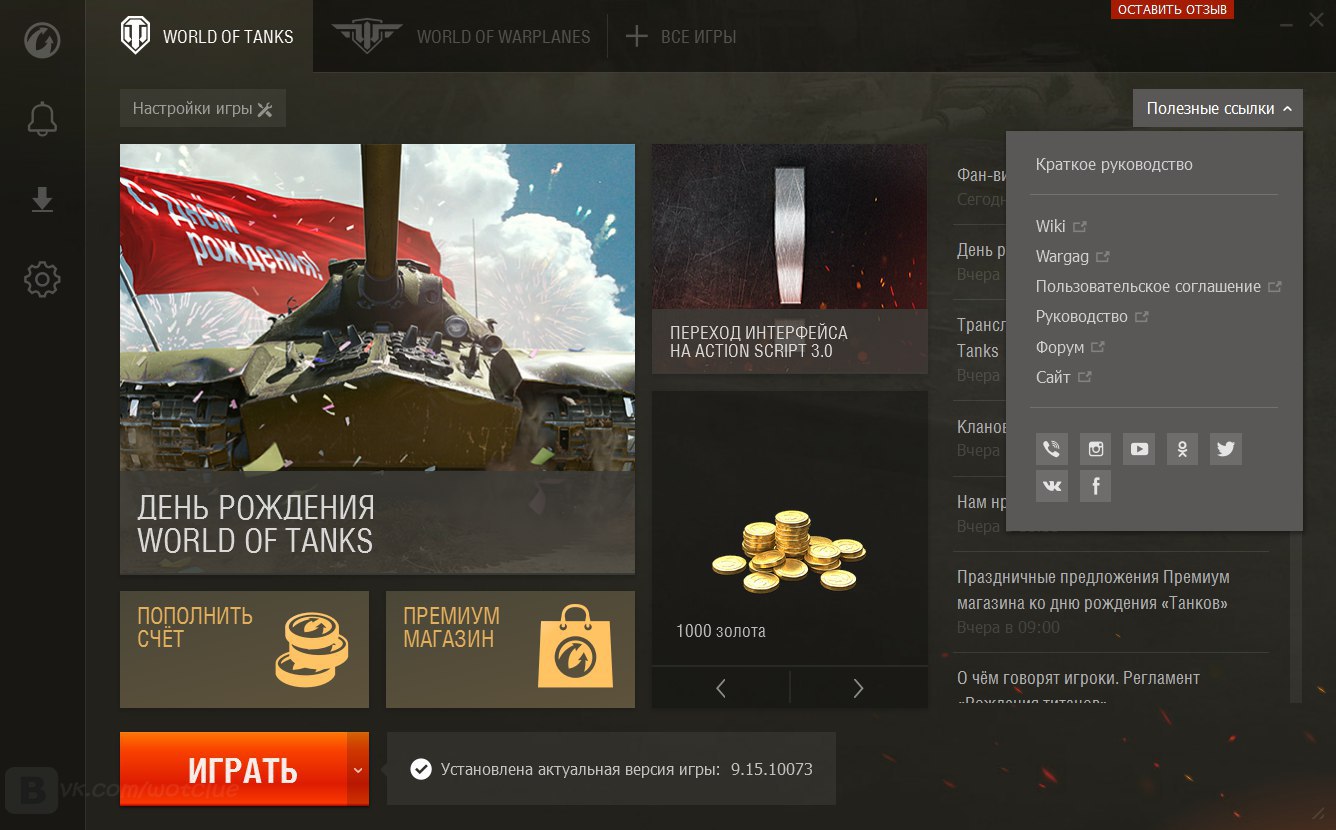Collapse the Полезные ссылки dropdown

click(1217, 109)
